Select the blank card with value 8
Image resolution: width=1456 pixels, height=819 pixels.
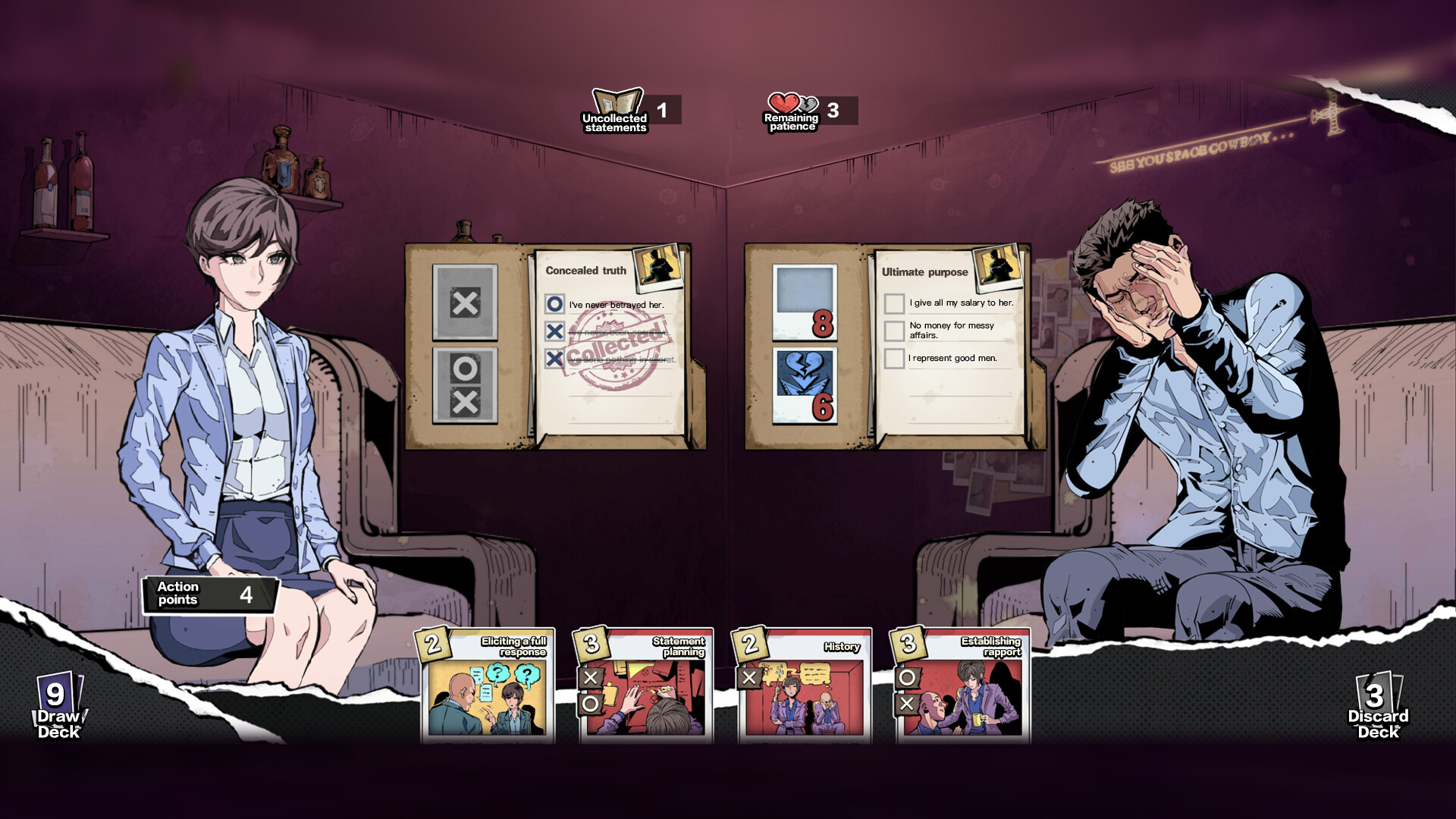pyautogui.click(x=804, y=303)
